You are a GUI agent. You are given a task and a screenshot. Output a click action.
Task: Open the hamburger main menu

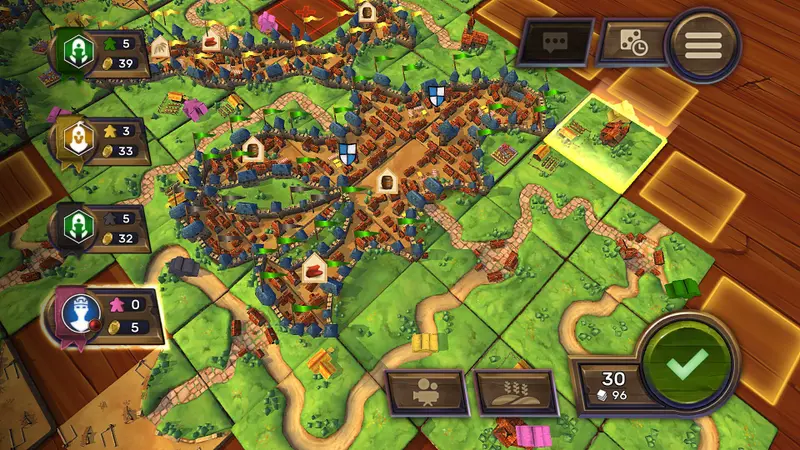click(702, 43)
